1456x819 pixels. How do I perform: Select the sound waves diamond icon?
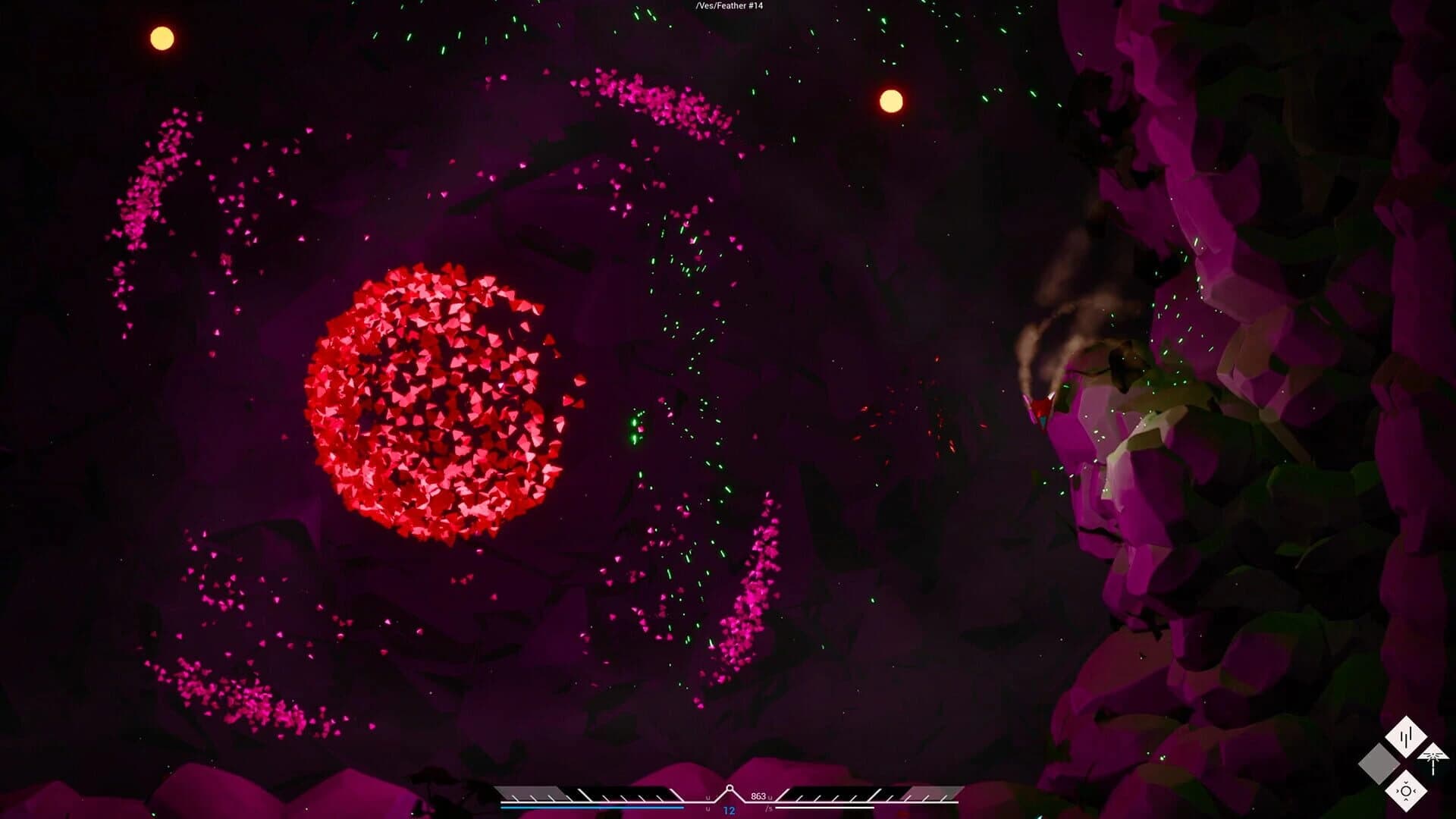tap(1406, 736)
